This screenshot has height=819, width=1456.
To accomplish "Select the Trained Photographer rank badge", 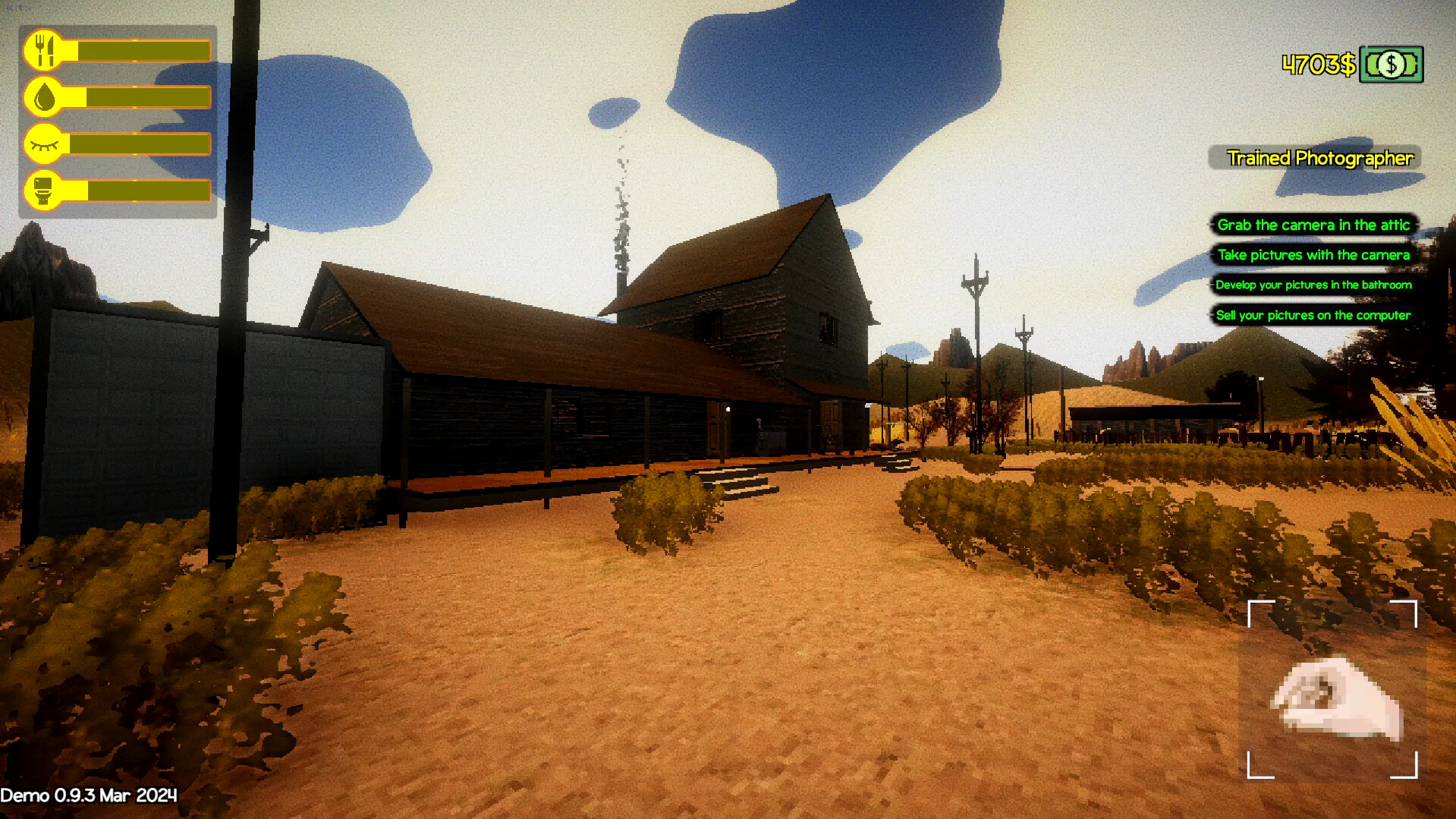I will pyautogui.click(x=1320, y=159).
